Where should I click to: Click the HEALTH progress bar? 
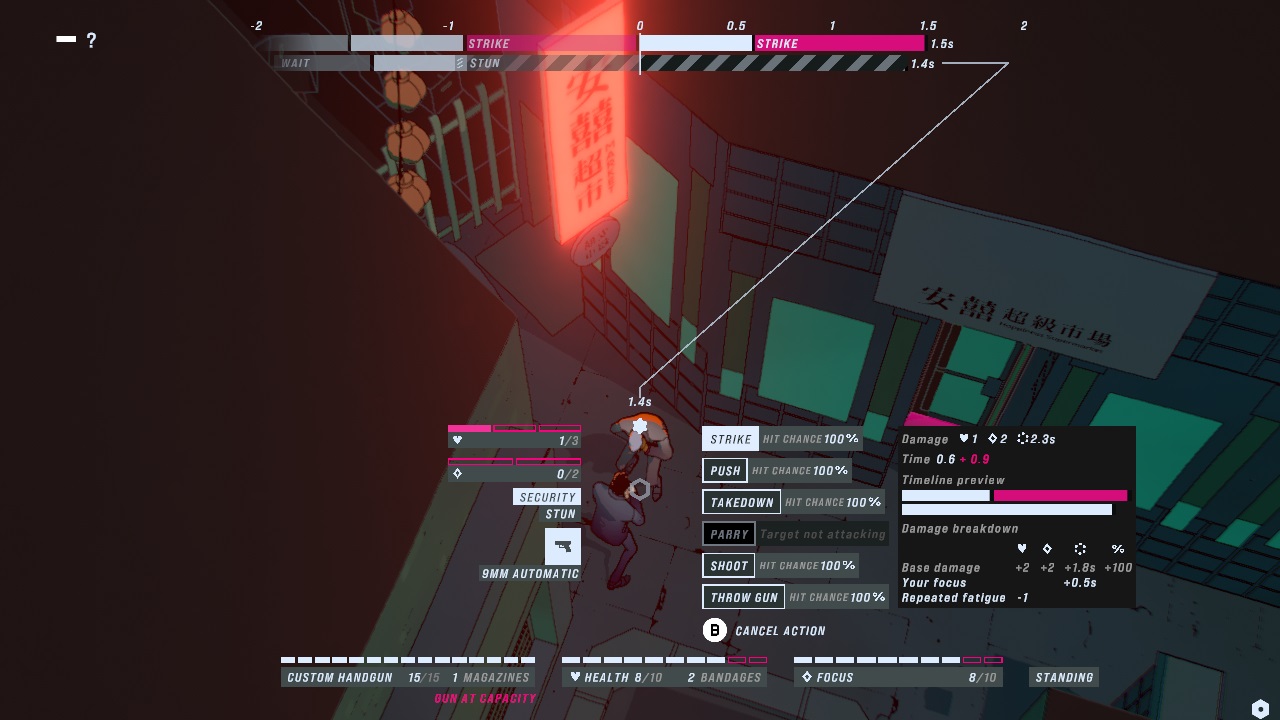coord(665,660)
